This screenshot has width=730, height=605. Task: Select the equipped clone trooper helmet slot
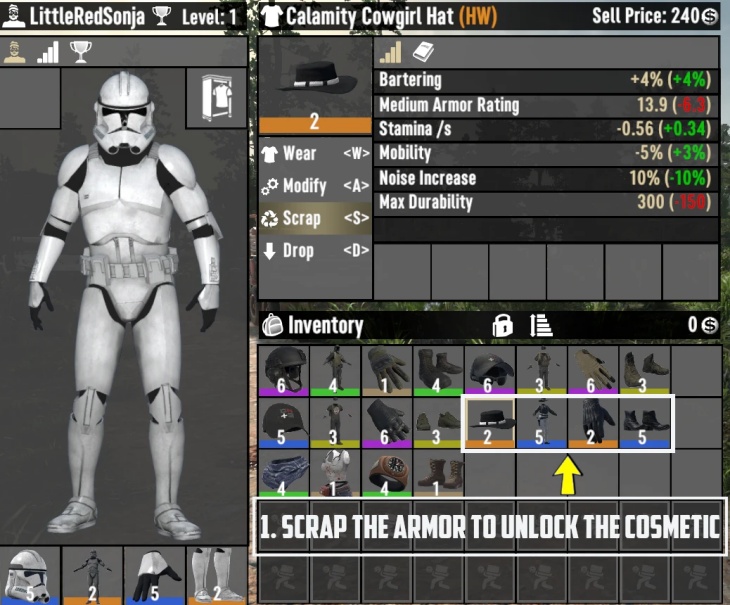(30, 575)
